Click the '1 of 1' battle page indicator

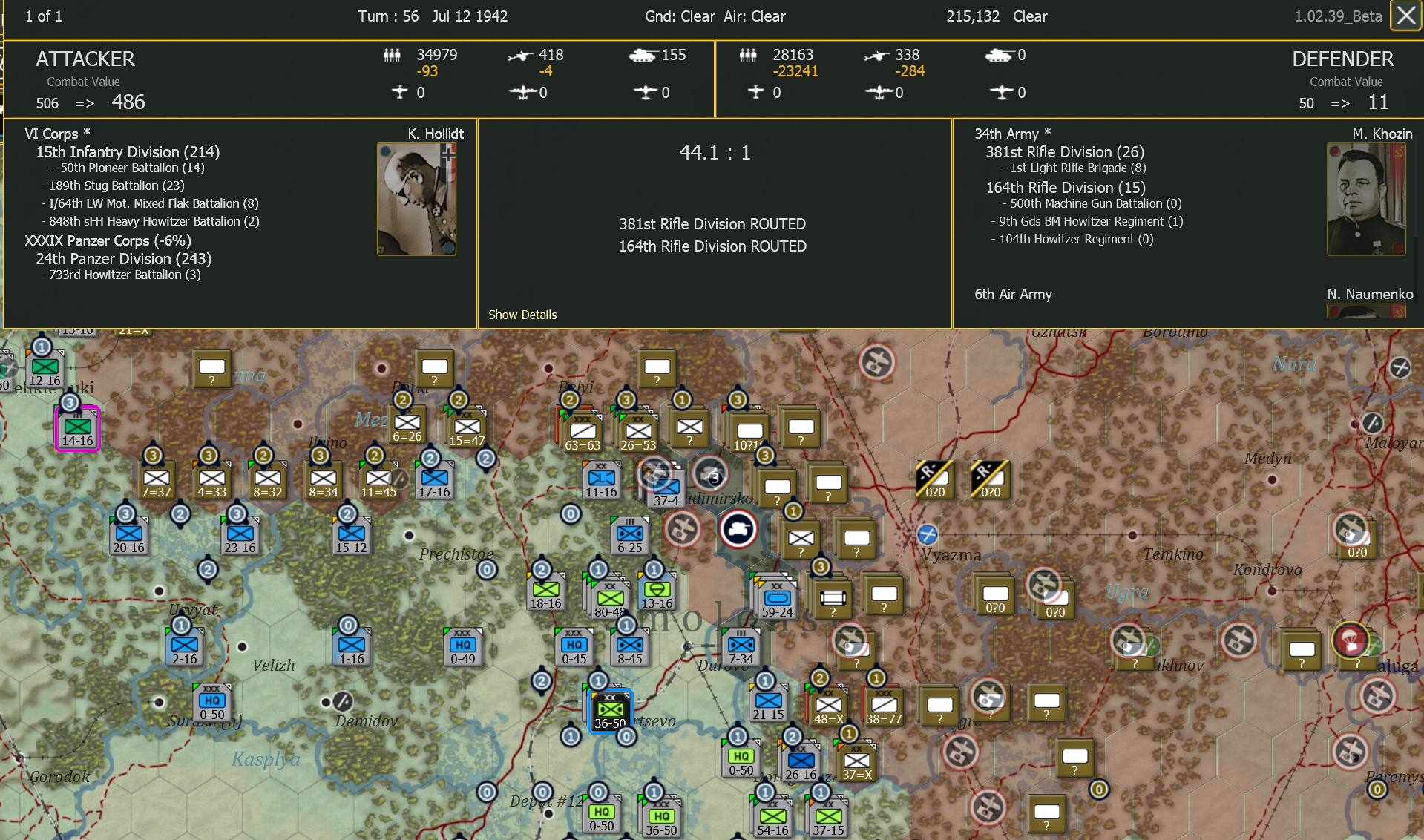[x=43, y=16]
